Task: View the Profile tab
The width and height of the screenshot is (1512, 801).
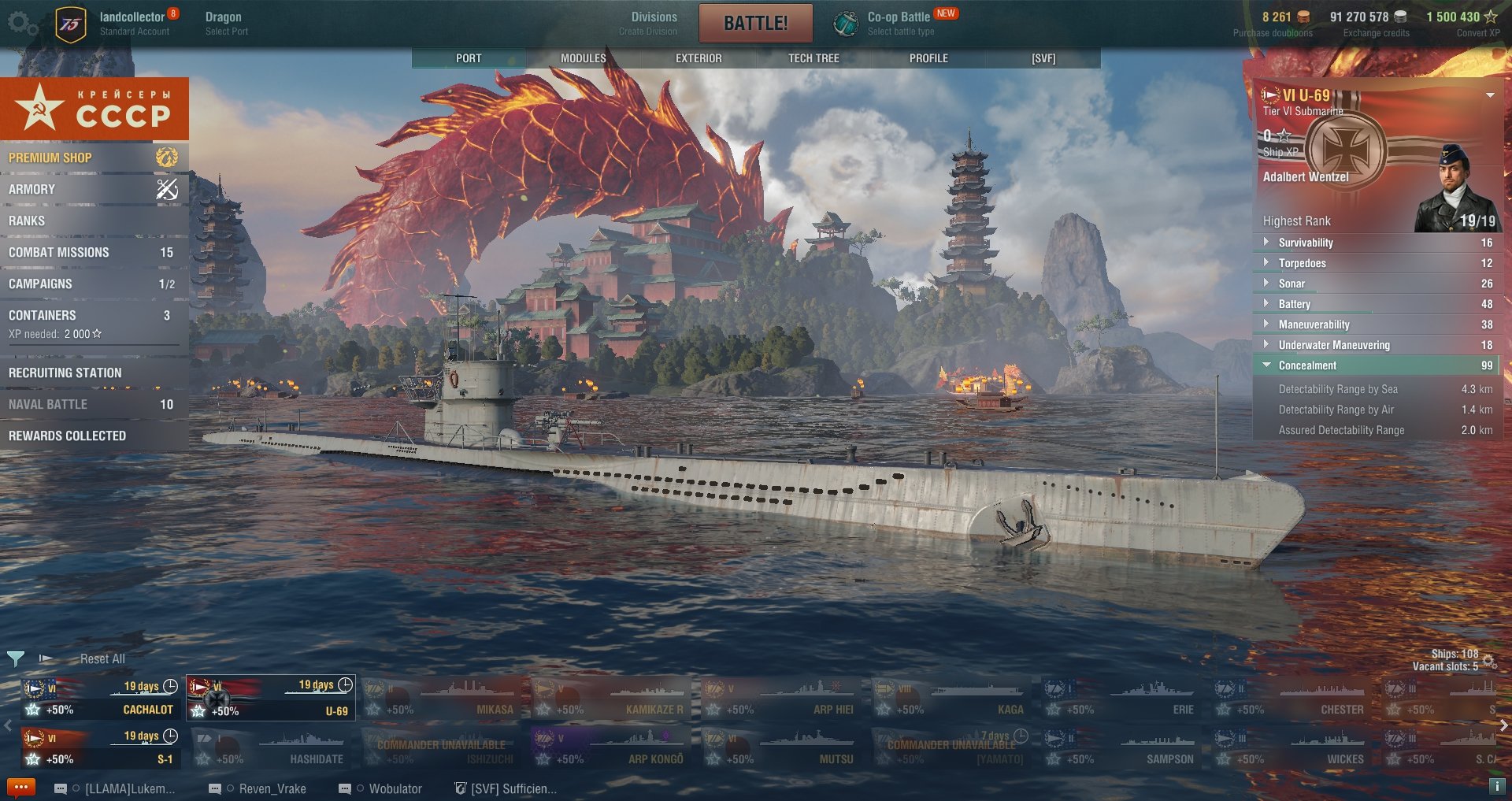Action: (928, 58)
